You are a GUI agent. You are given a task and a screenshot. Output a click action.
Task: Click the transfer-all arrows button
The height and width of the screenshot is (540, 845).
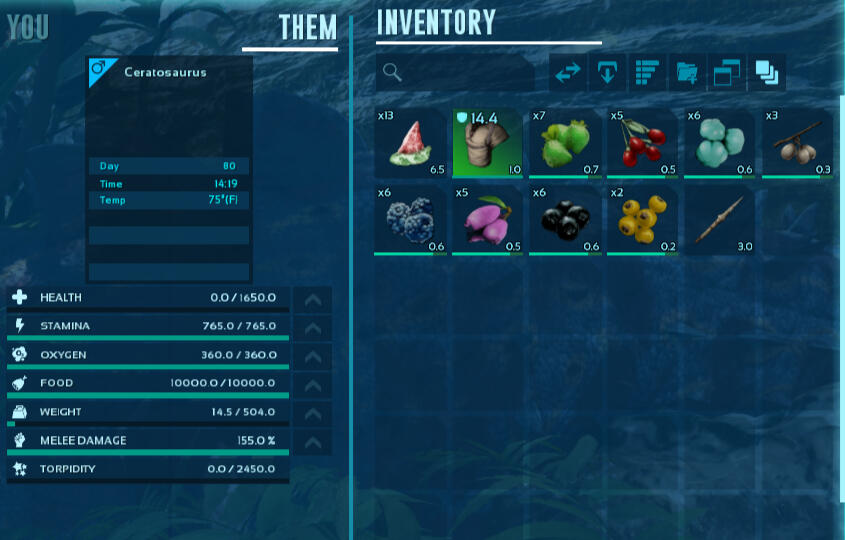click(568, 73)
